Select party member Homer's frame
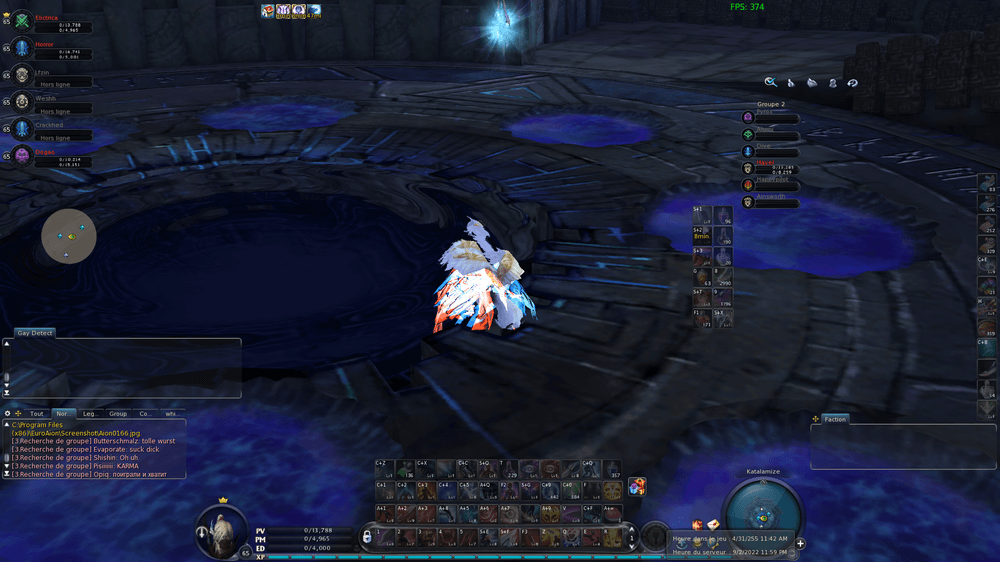This screenshot has width=1000, height=562. (x=50, y=49)
